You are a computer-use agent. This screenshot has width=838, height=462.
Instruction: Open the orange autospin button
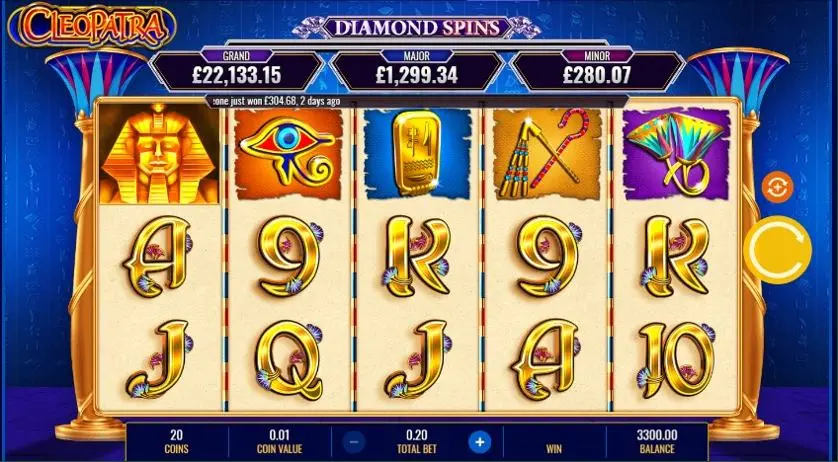click(x=776, y=186)
